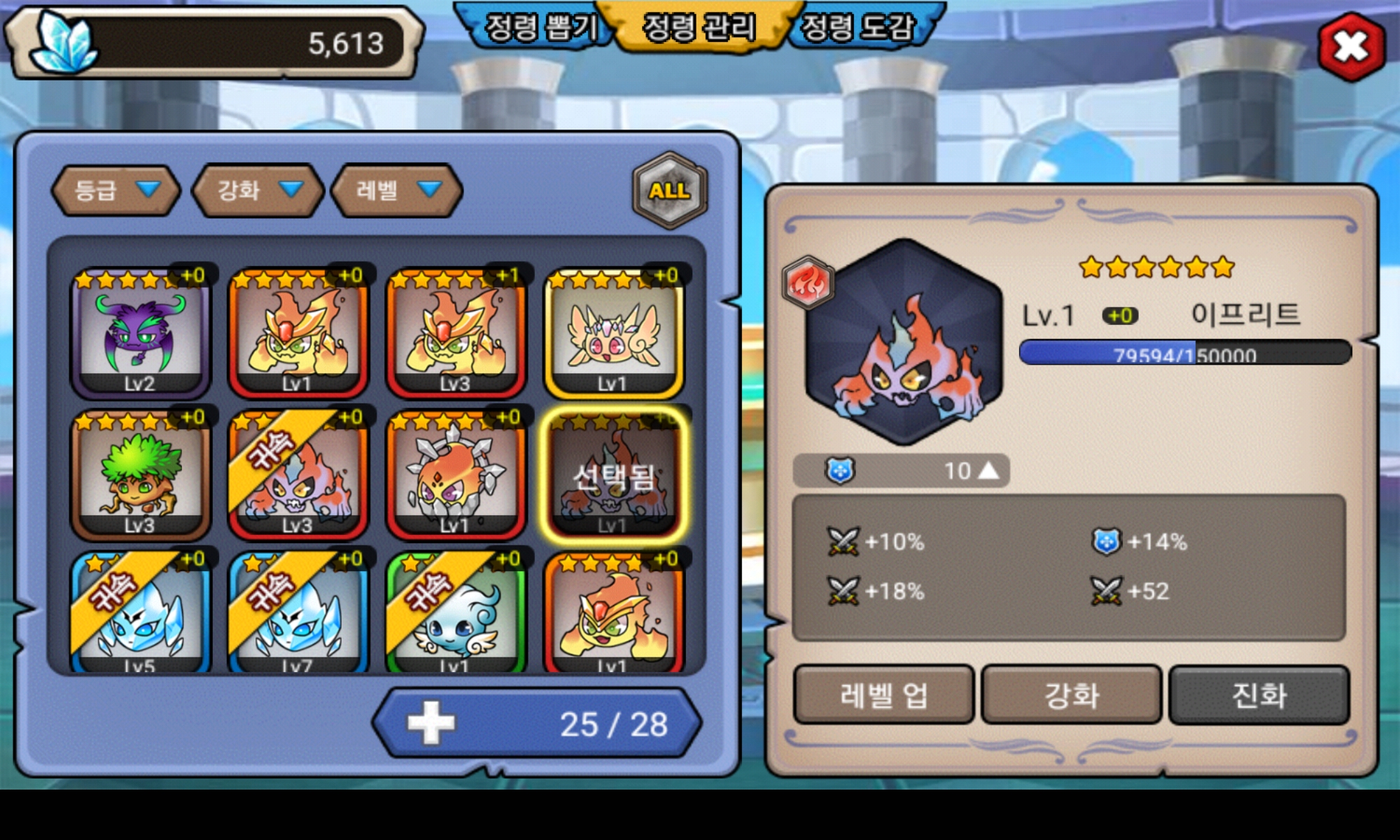This screenshot has width=1400, height=840.
Task: Expand spirit storage with the plus button
Action: coord(430,723)
